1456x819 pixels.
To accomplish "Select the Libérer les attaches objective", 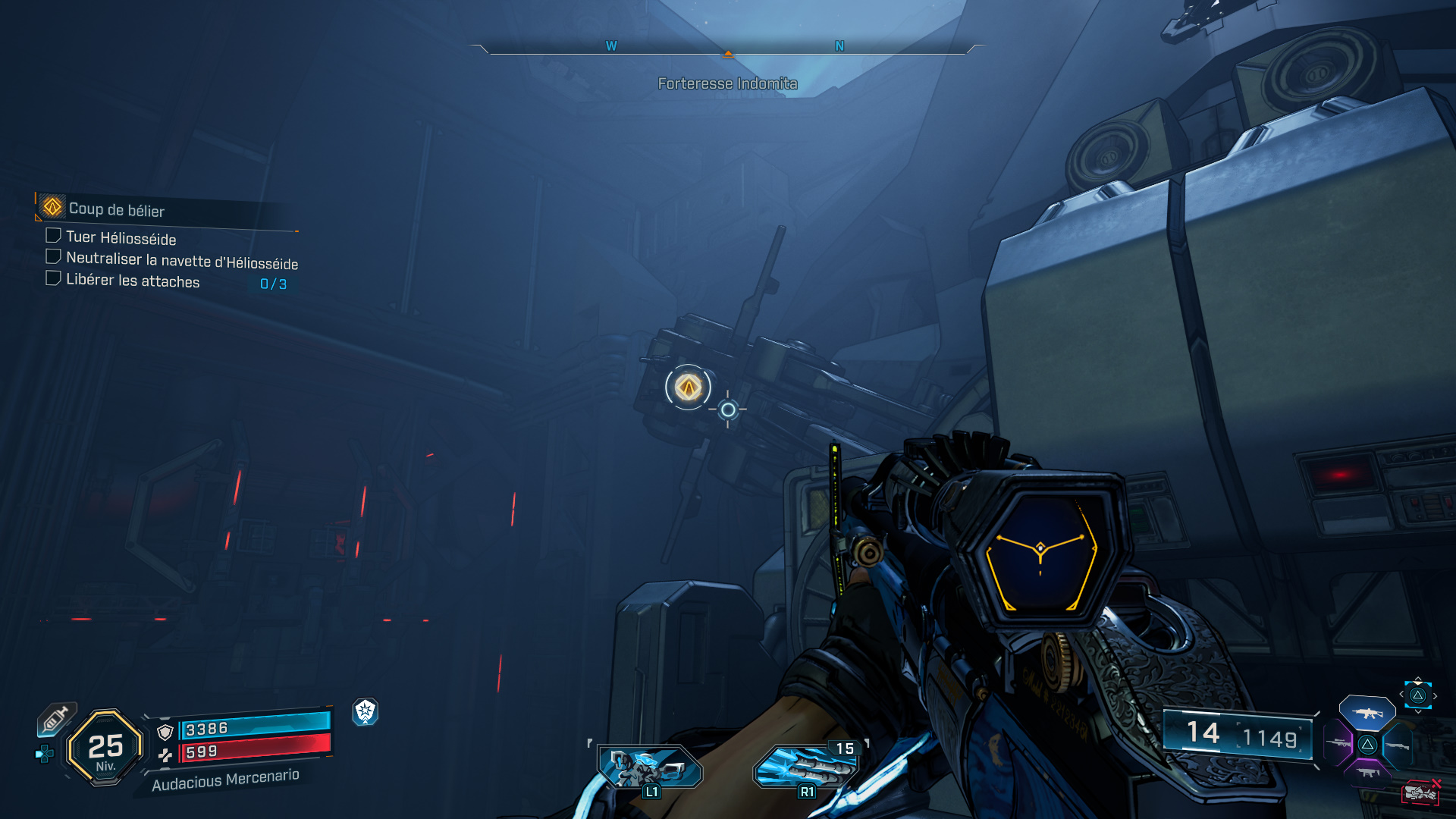I will tap(133, 281).
